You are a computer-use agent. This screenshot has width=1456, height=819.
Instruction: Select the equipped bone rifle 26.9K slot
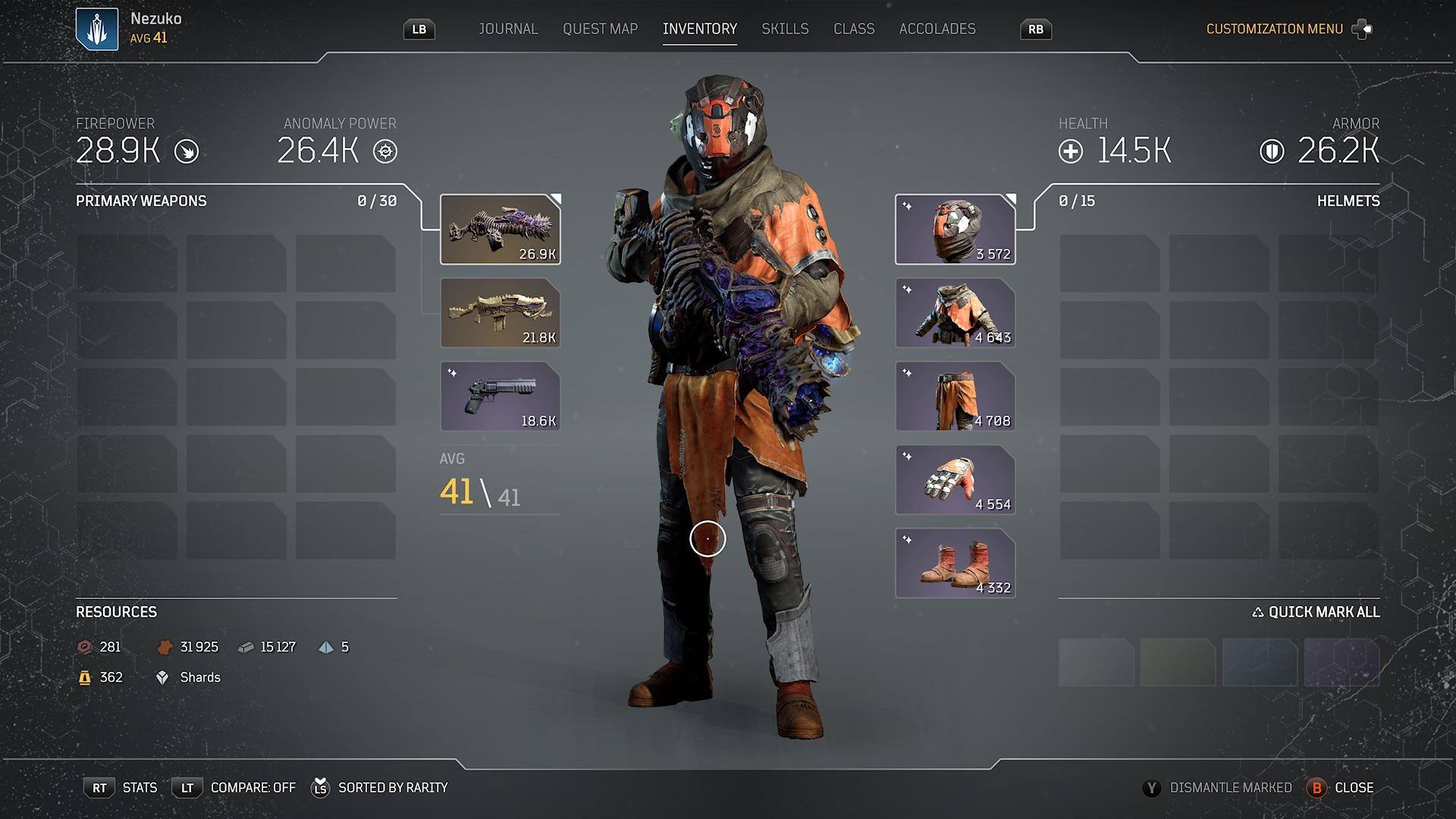[500, 230]
